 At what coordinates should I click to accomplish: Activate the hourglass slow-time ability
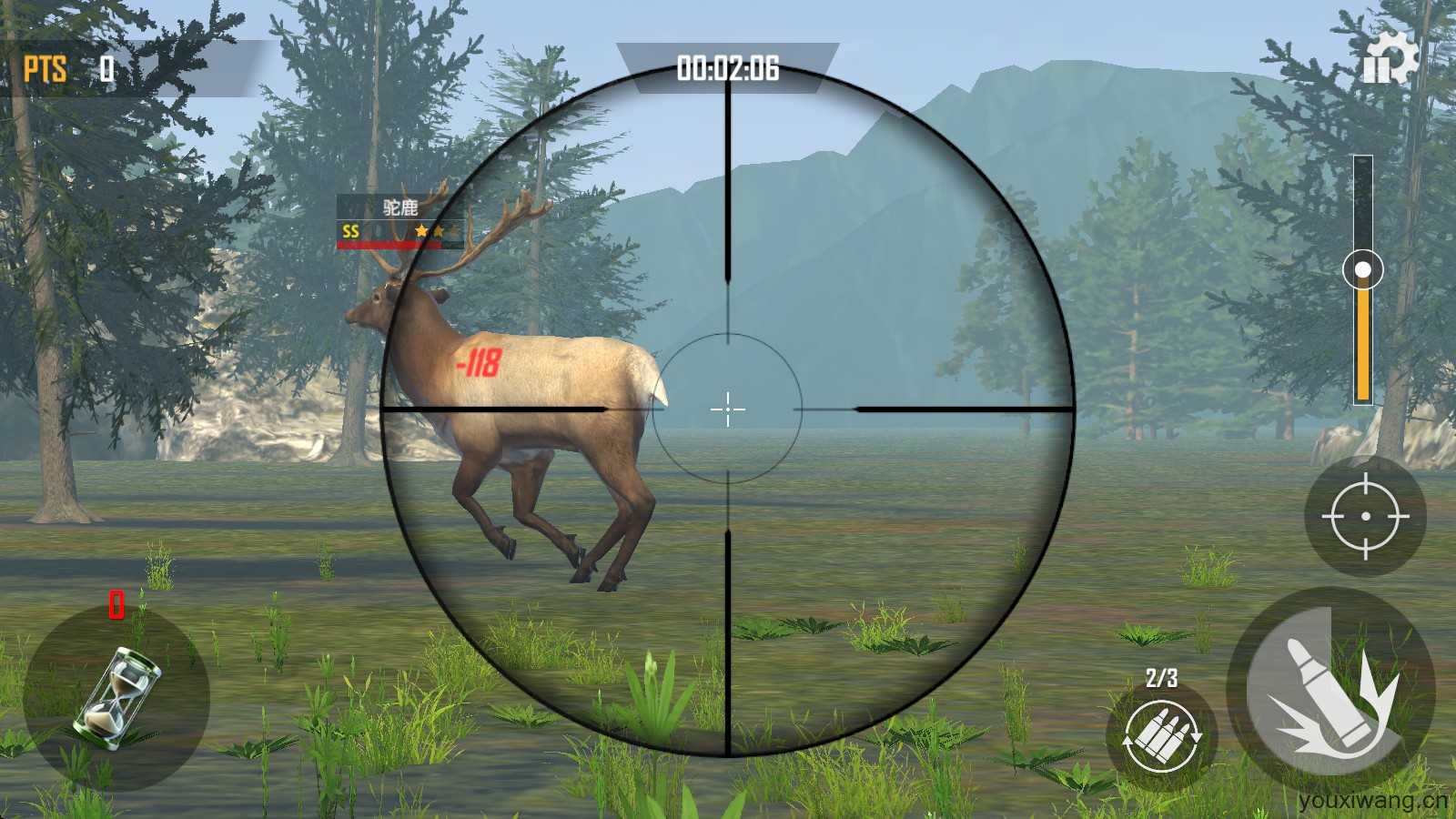pos(116,698)
